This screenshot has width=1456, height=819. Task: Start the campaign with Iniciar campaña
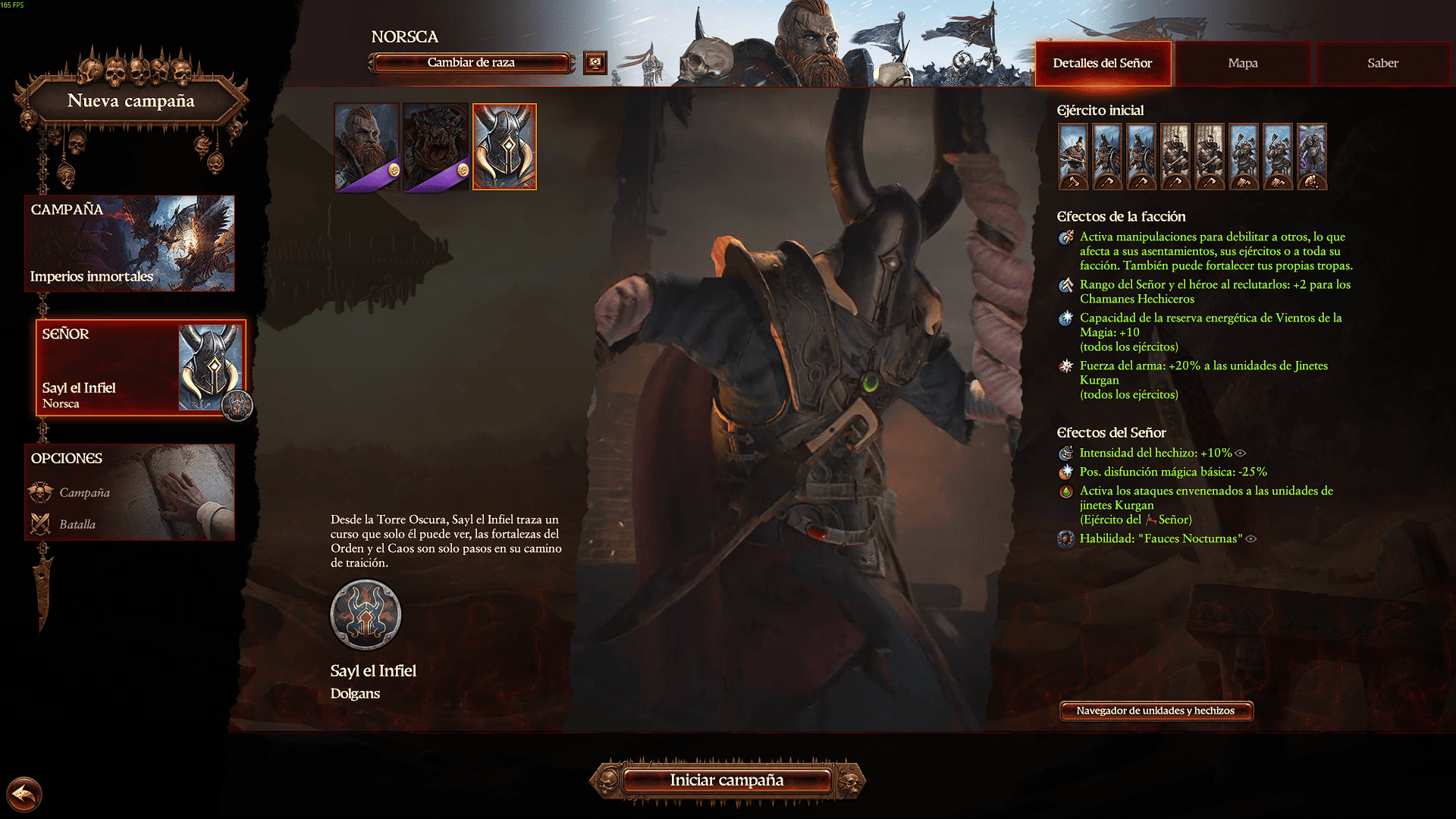tap(726, 780)
